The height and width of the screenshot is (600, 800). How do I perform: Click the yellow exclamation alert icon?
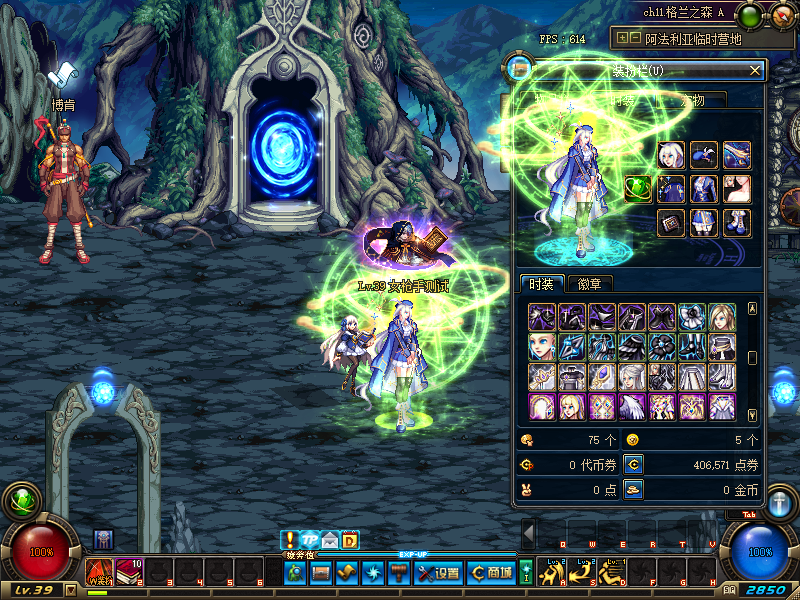290,540
